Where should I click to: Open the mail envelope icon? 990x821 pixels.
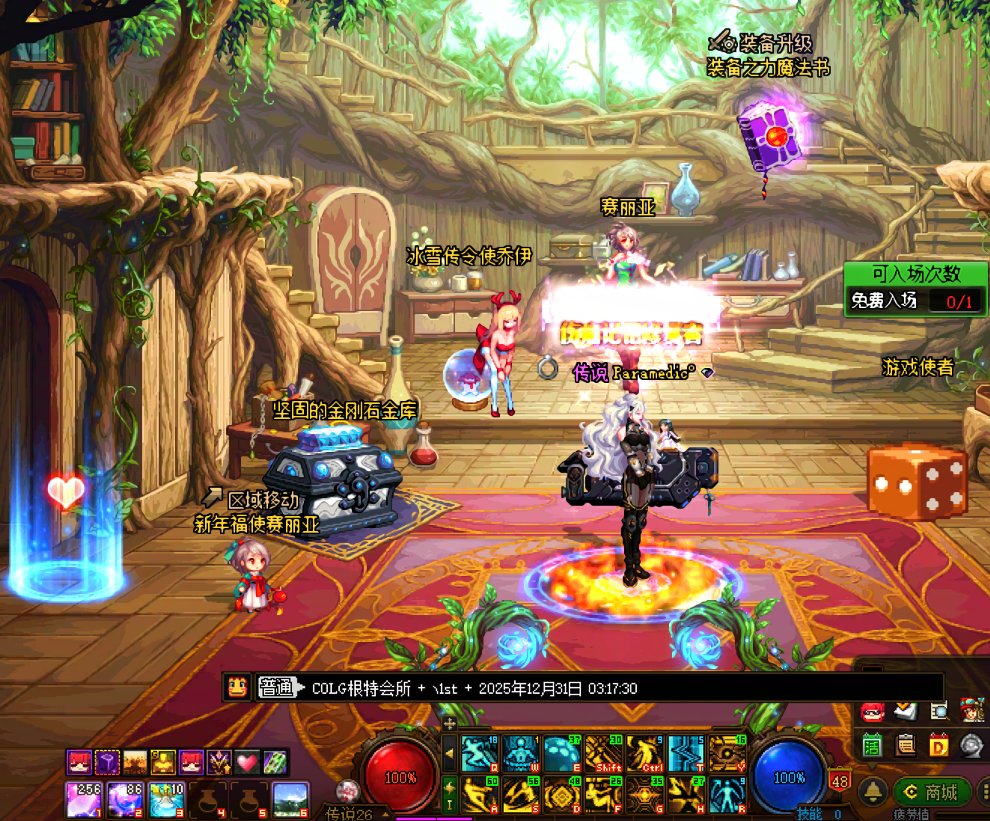(x=905, y=711)
